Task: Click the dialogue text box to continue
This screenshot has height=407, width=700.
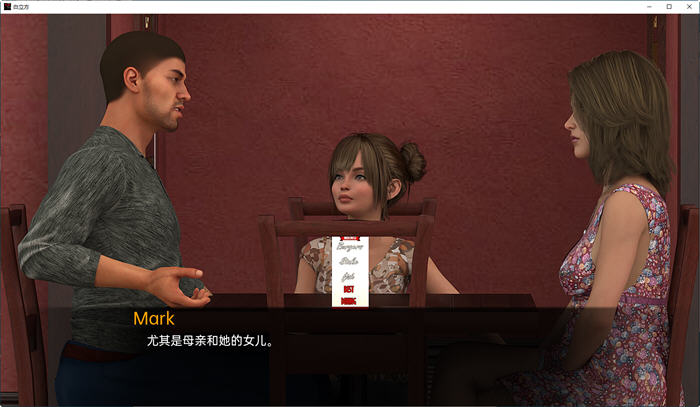Action: pos(350,345)
